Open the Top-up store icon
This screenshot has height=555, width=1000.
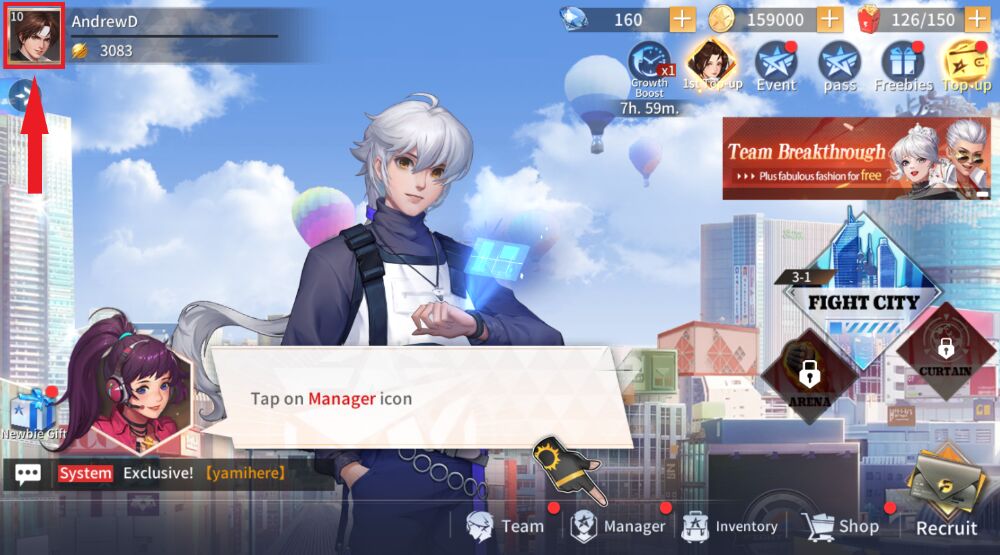[967, 66]
